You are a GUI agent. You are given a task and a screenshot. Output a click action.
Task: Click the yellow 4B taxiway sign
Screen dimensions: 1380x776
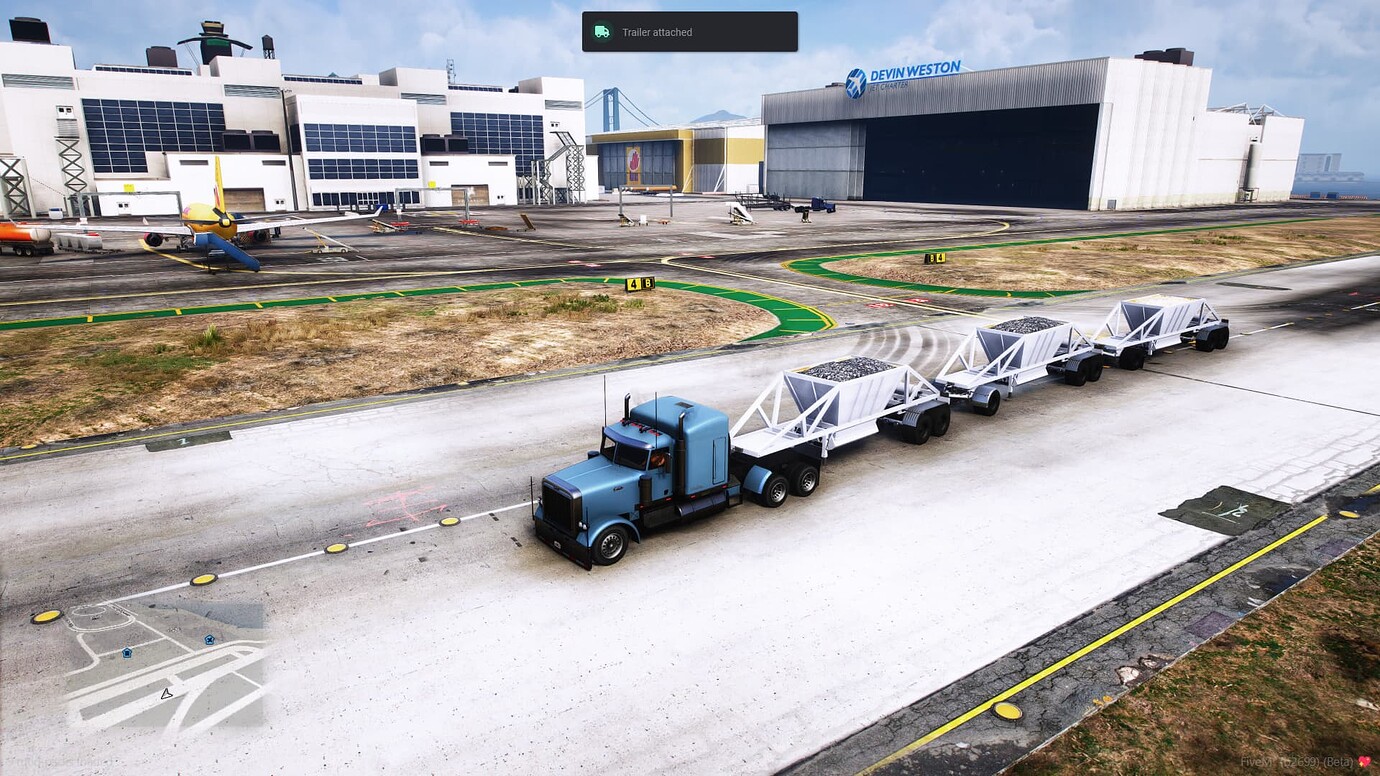click(x=637, y=283)
